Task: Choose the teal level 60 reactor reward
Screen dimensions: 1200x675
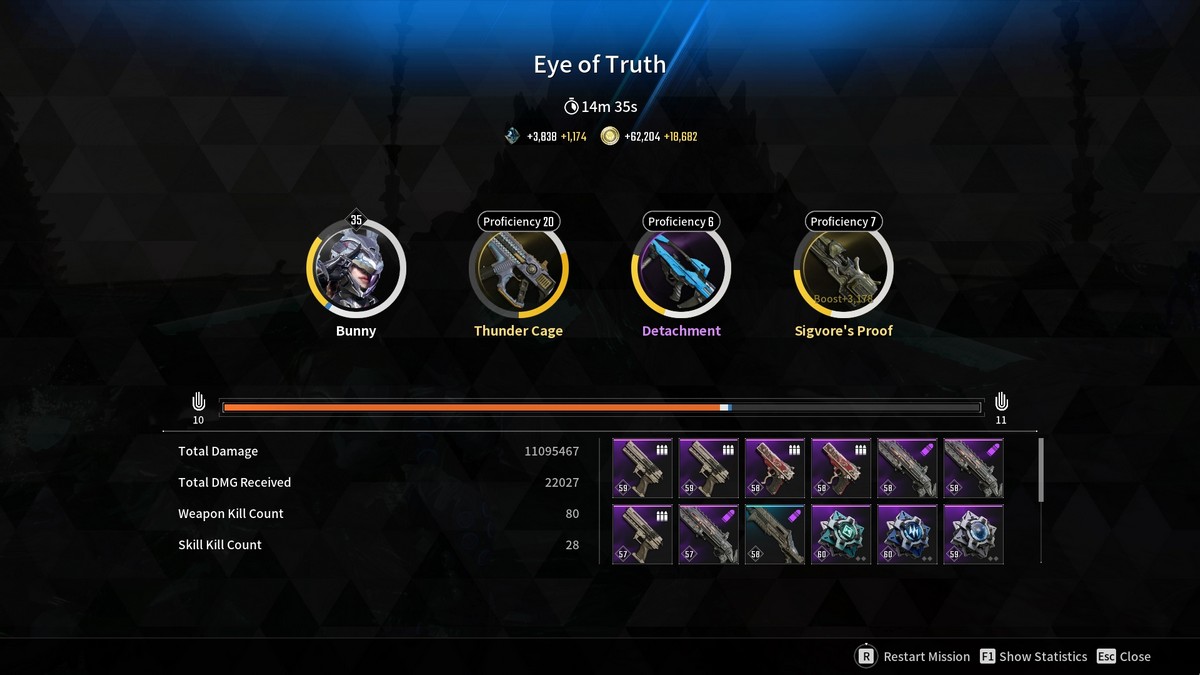Action: click(841, 535)
